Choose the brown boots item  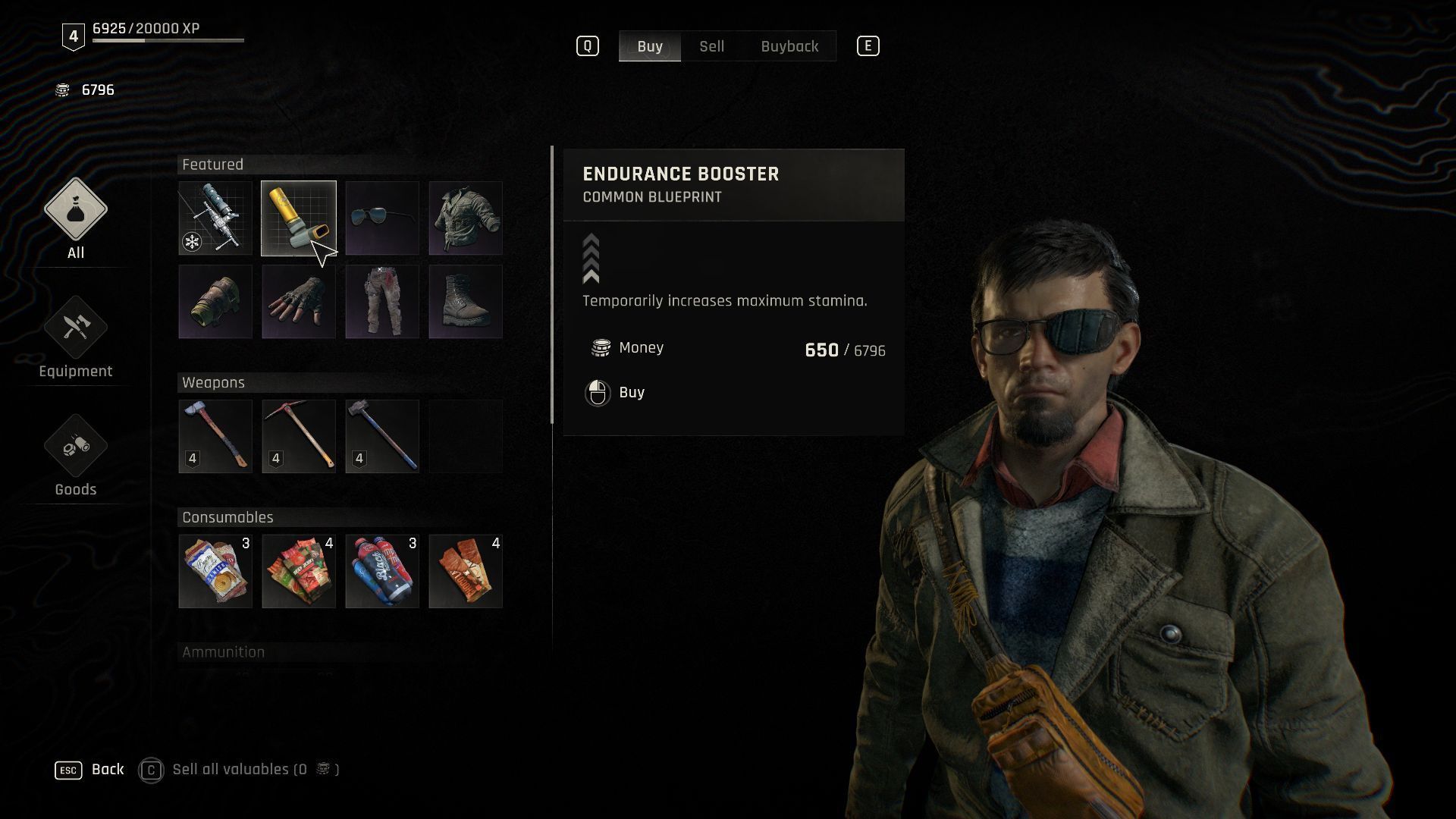point(465,302)
